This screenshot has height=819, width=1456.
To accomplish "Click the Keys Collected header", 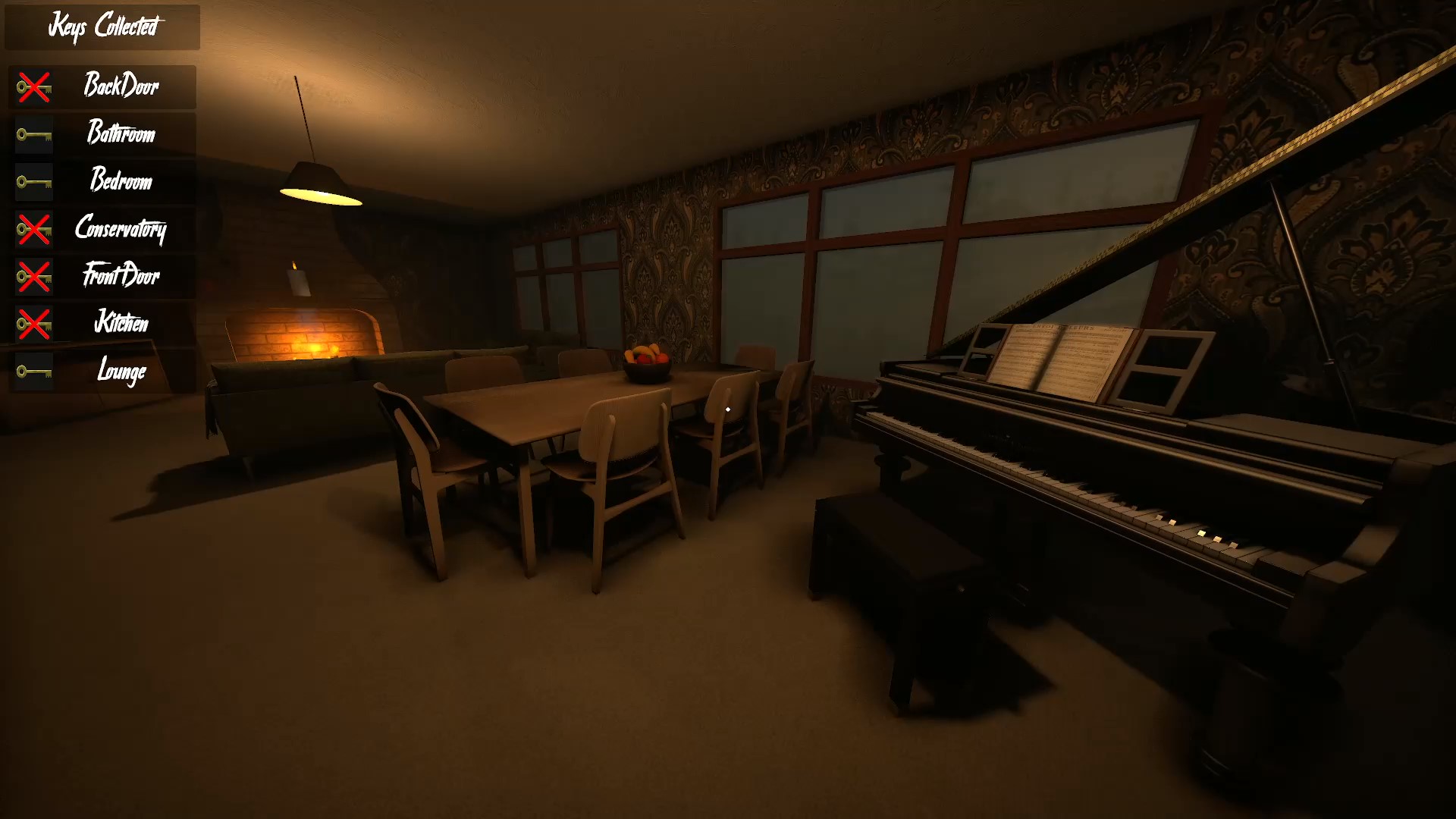I will 103,27.
